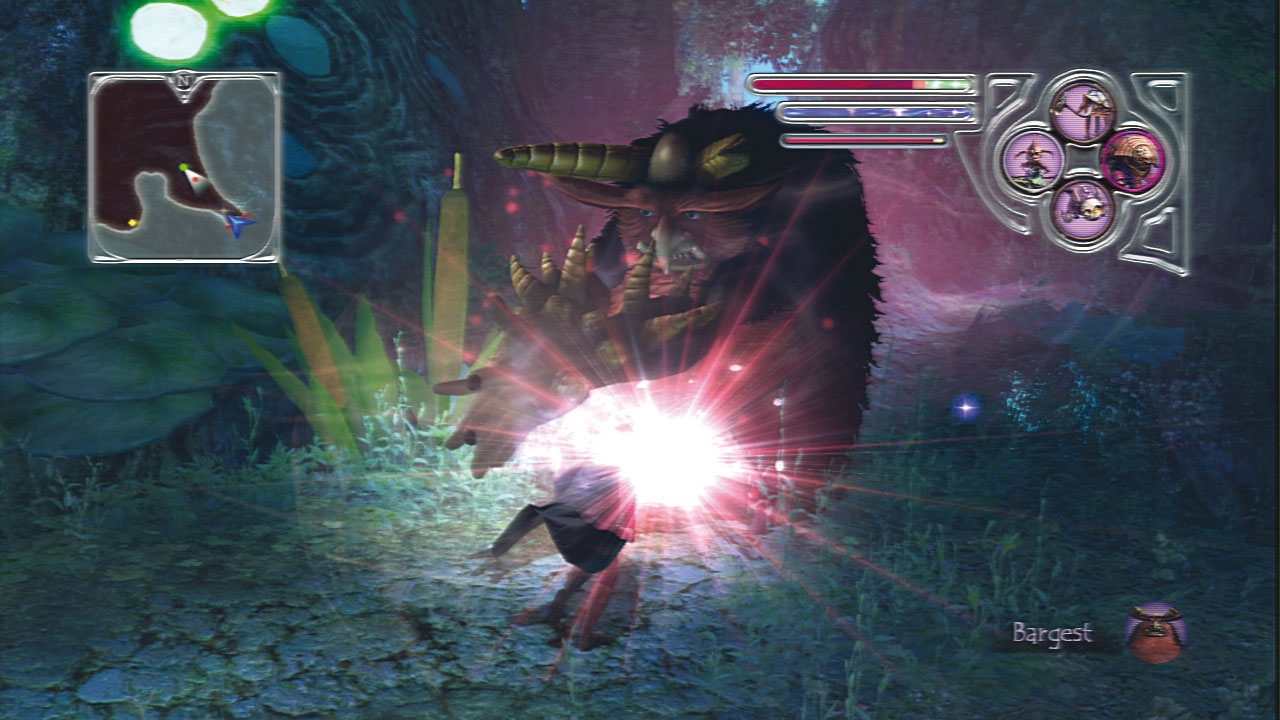Switch to the bottom skull character portrait
The height and width of the screenshot is (720, 1280).
(x=1083, y=209)
